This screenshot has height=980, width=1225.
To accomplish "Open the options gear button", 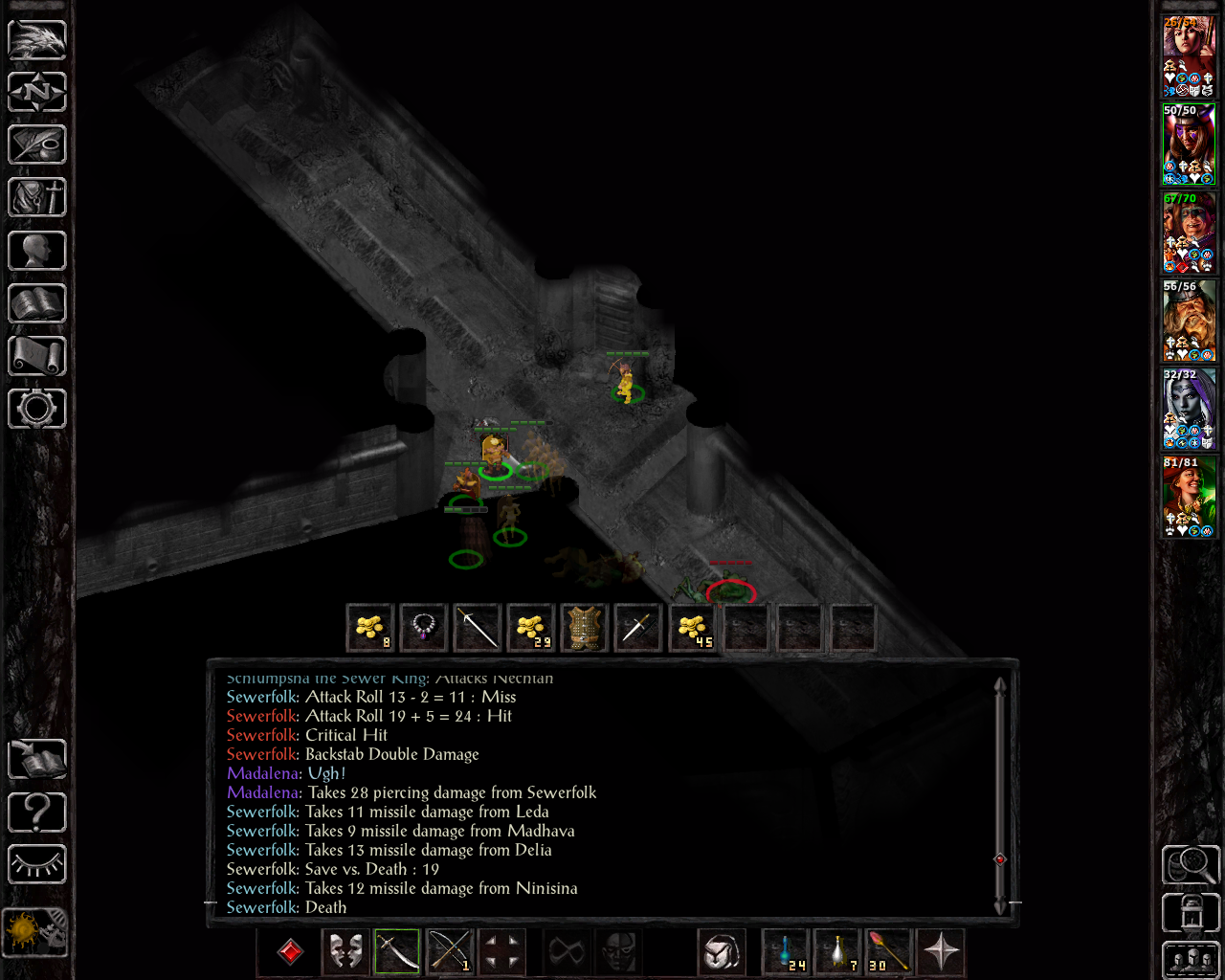I will point(37,409).
